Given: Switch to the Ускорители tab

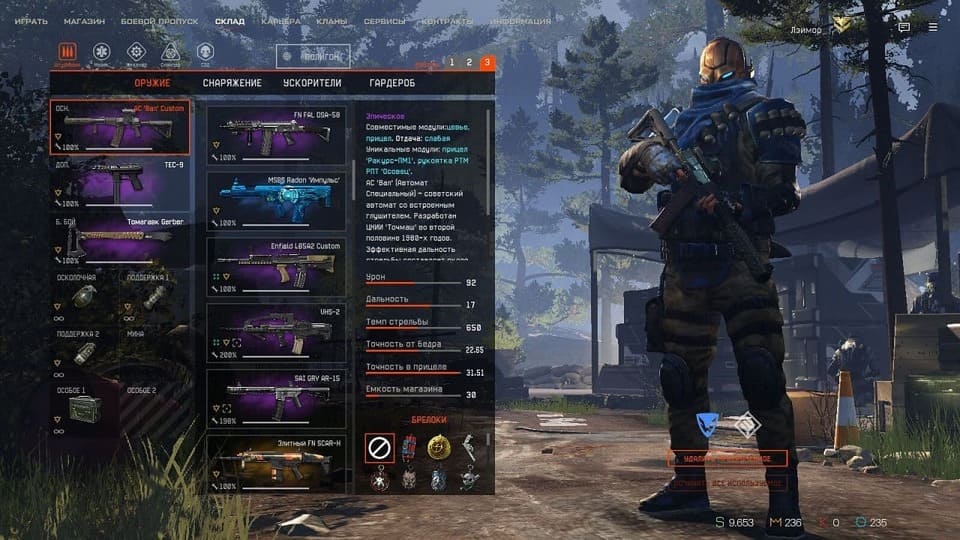Looking at the screenshot, I should click(313, 83).
